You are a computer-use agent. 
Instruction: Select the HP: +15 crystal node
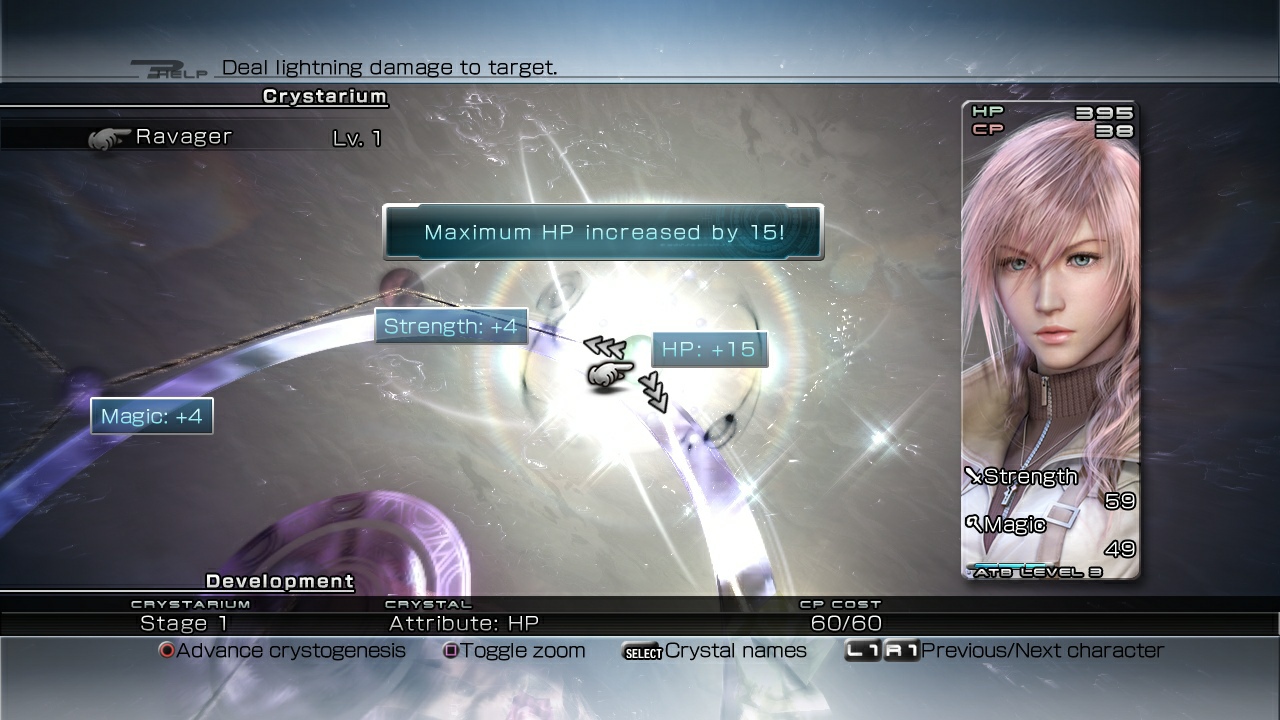click(x=709, y=349)
